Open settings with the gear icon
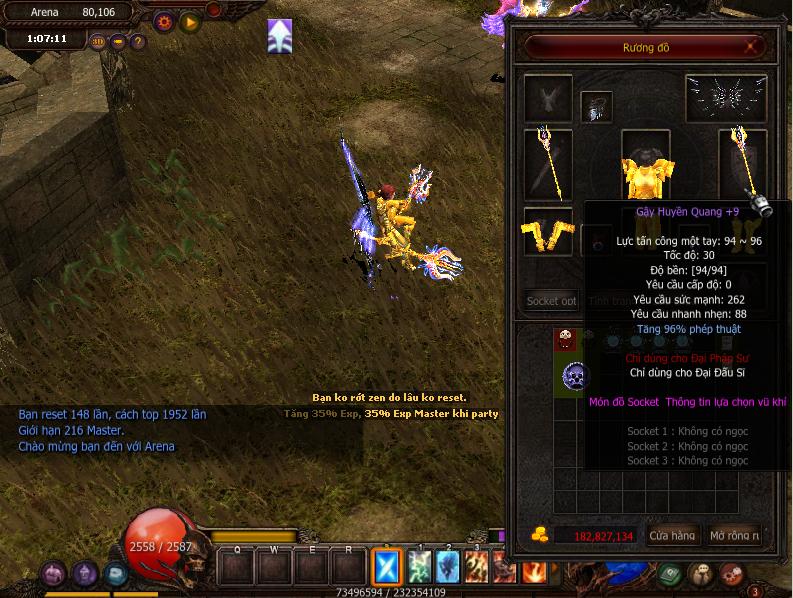 (x=164, y=20)
